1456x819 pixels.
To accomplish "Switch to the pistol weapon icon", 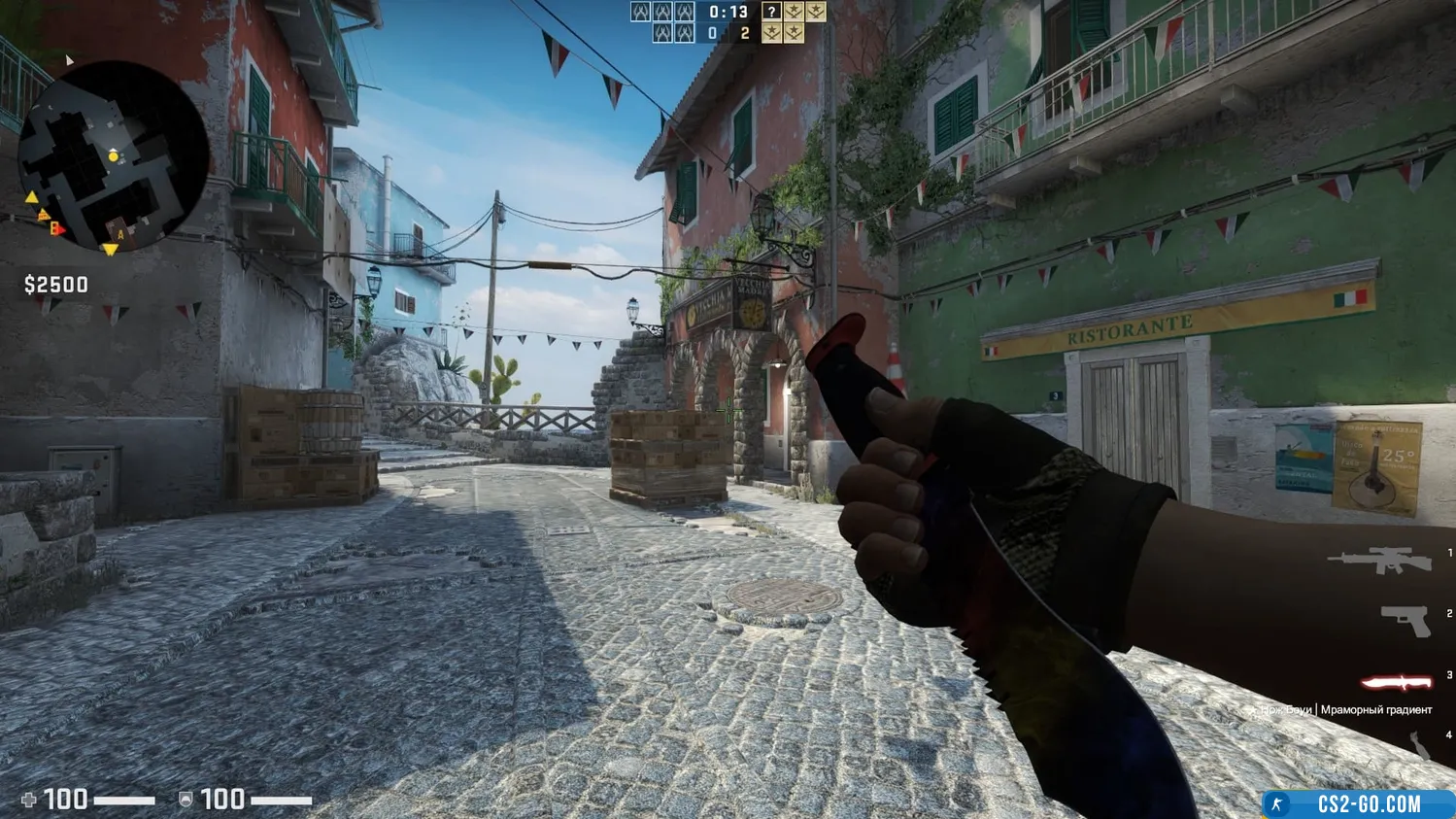I will pyautogui.click(x=1405, y=620).
